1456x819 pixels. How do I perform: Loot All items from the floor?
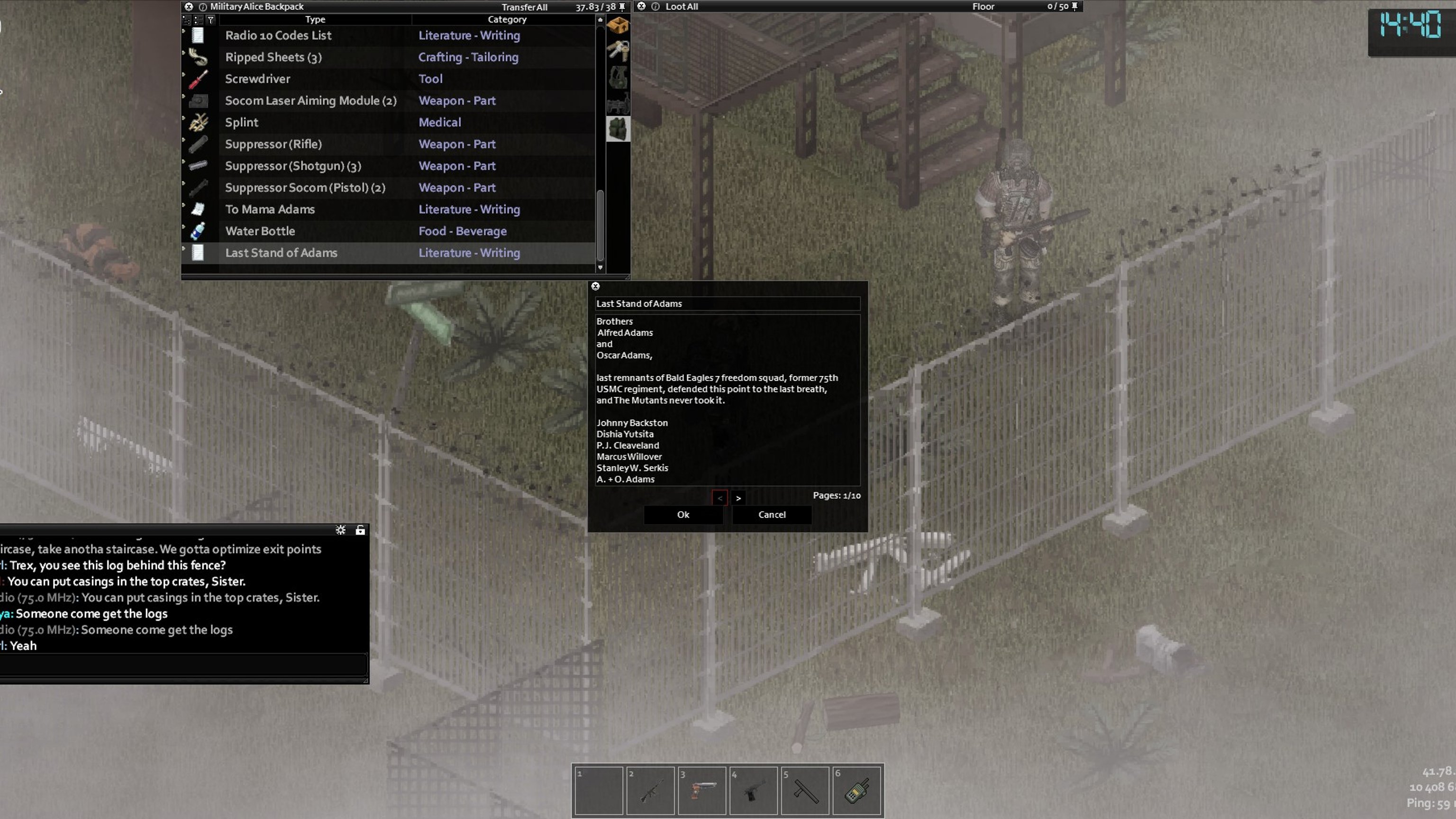pyautogui.click(x=681, y=7)
